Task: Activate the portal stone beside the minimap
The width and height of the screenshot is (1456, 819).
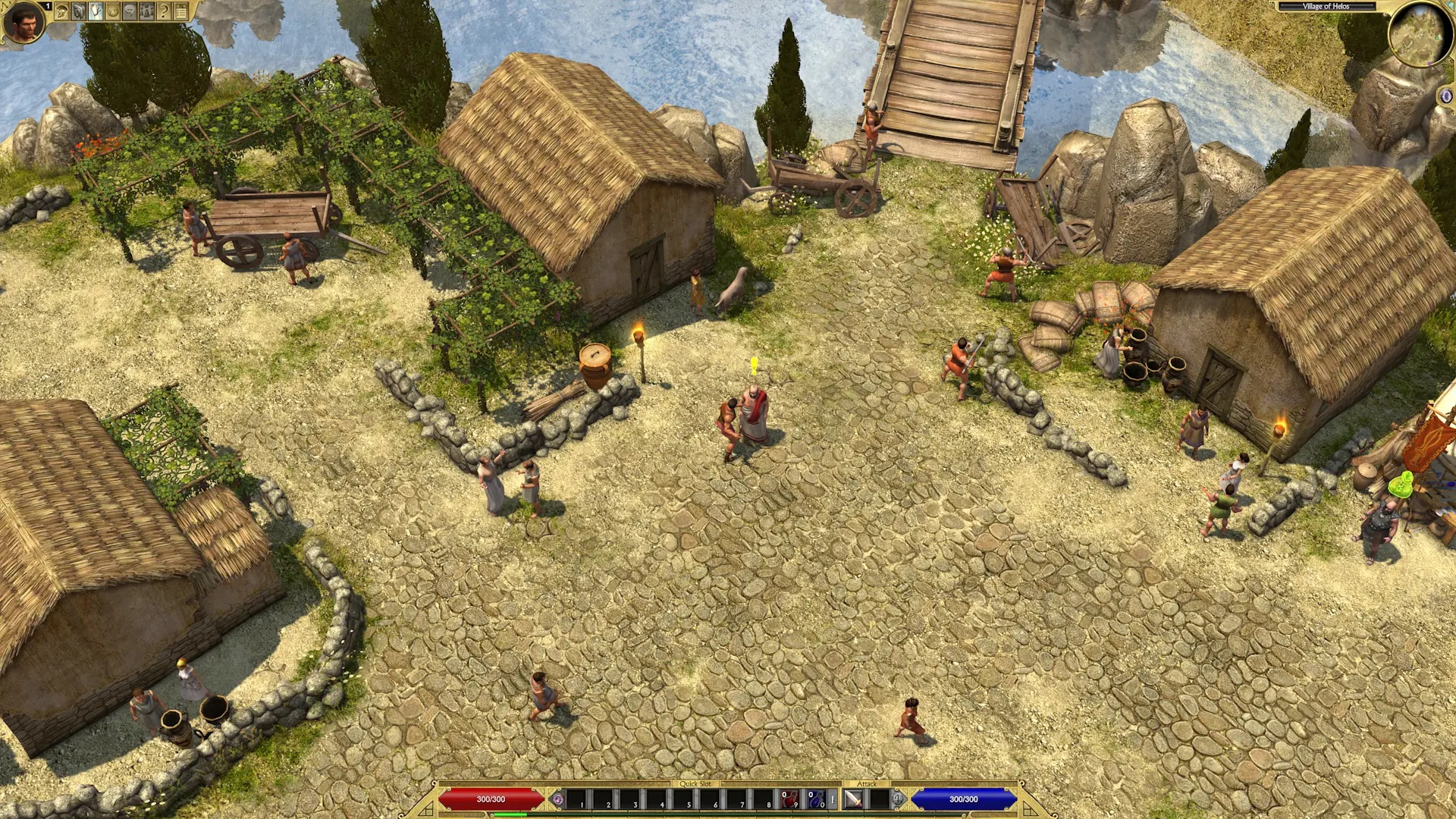Action: (1446, 96)
